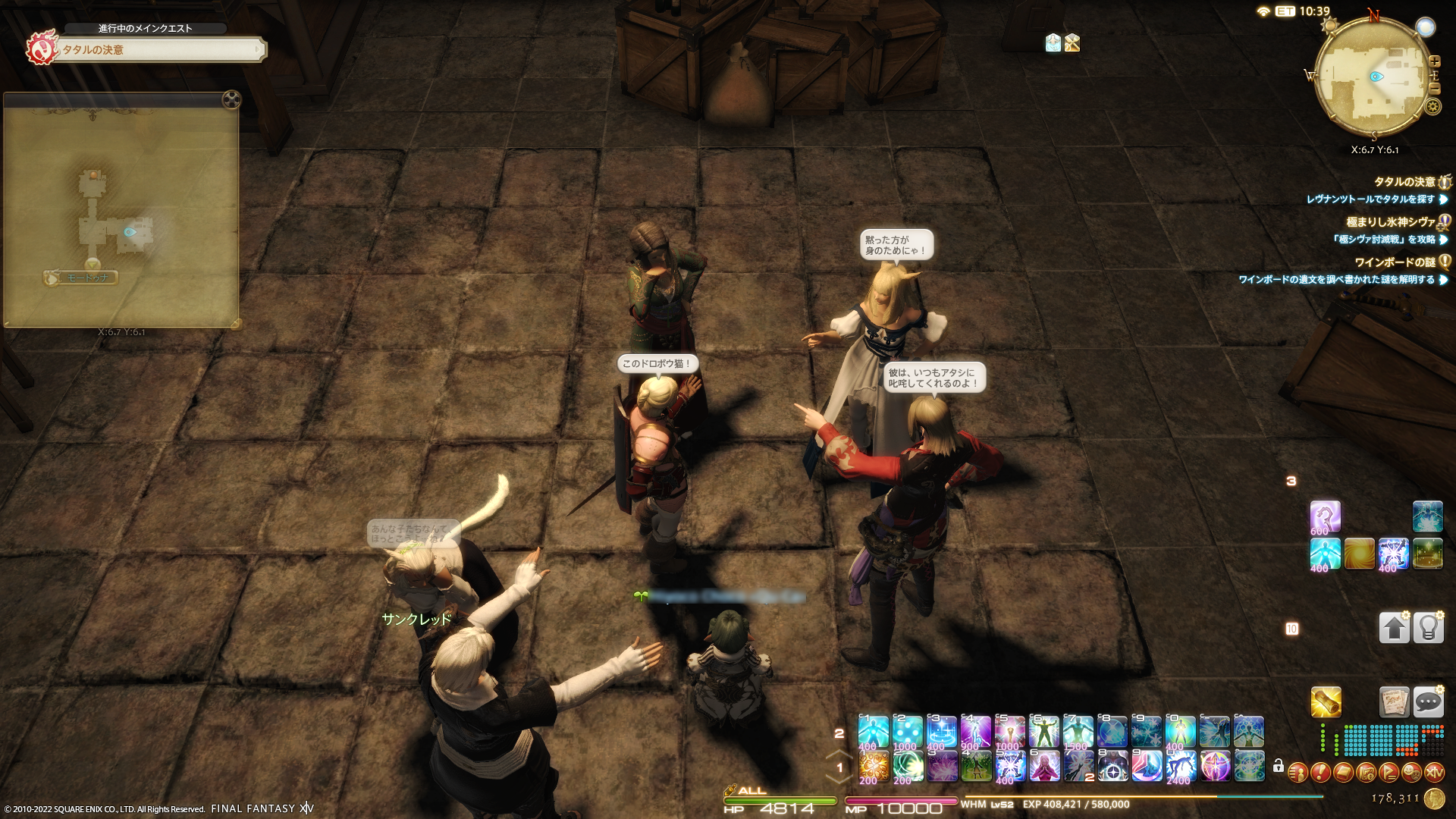The height and width of the screenshot is (819, 1456).
Task: Open the paper documents hotbar icon
Action: coord(1394,702)
